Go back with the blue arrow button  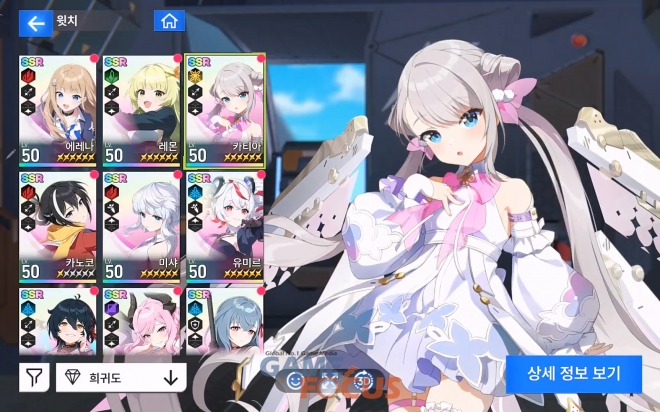point(35,23)
